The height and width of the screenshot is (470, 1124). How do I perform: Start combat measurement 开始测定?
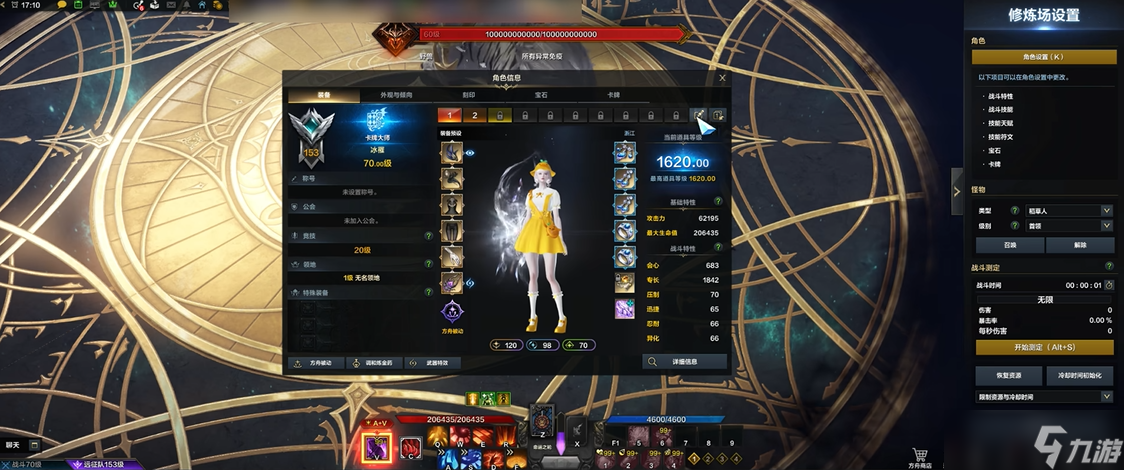coord(1043,347)
